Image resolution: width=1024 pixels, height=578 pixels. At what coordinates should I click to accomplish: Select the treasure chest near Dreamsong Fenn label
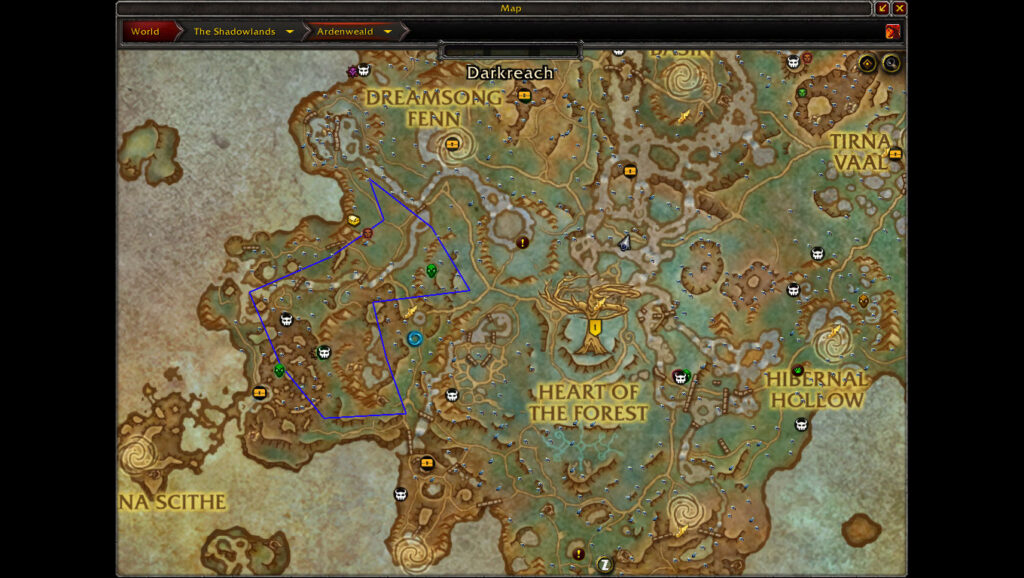pyautogui.click(x=452, y=144)
